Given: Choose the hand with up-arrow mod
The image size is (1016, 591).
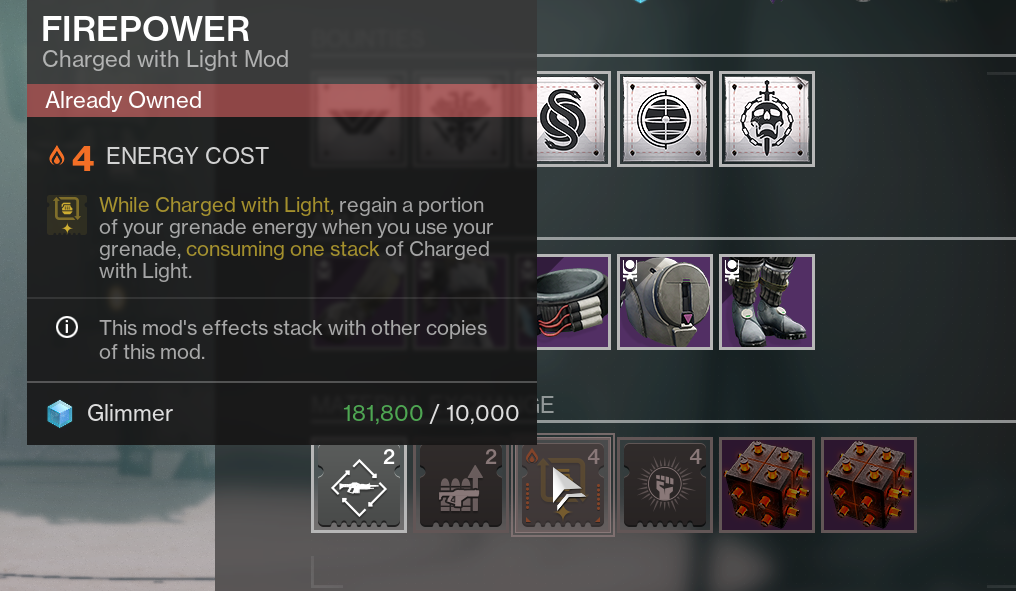Looking at the screenshot, I should [461, 485].
